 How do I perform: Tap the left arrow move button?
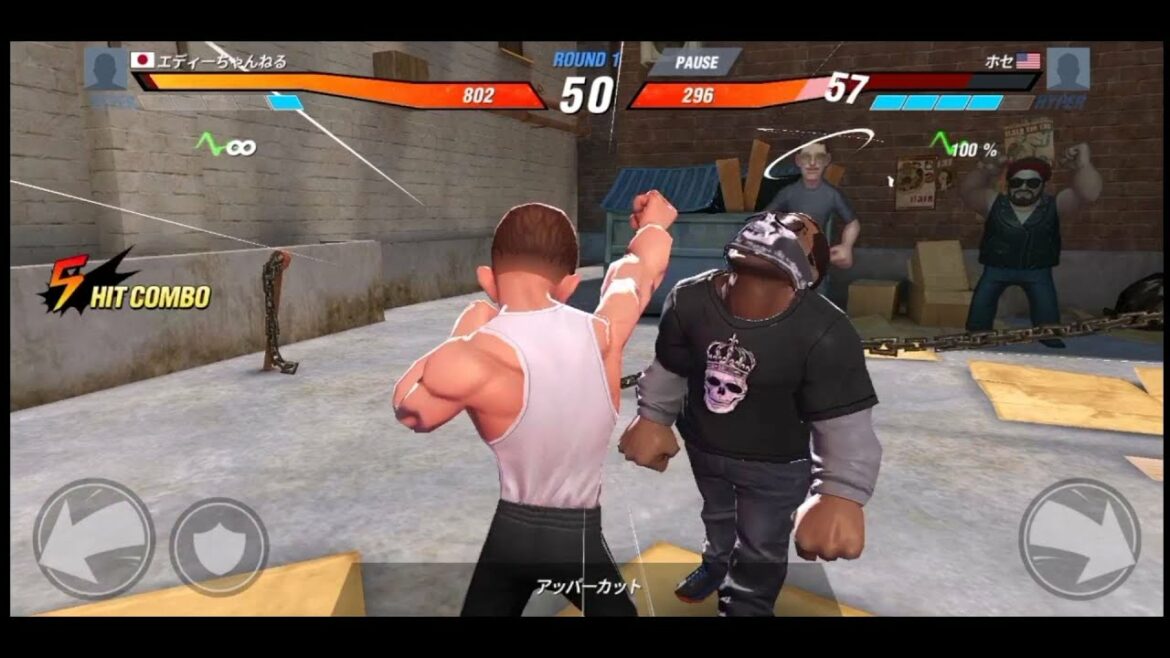93,539
